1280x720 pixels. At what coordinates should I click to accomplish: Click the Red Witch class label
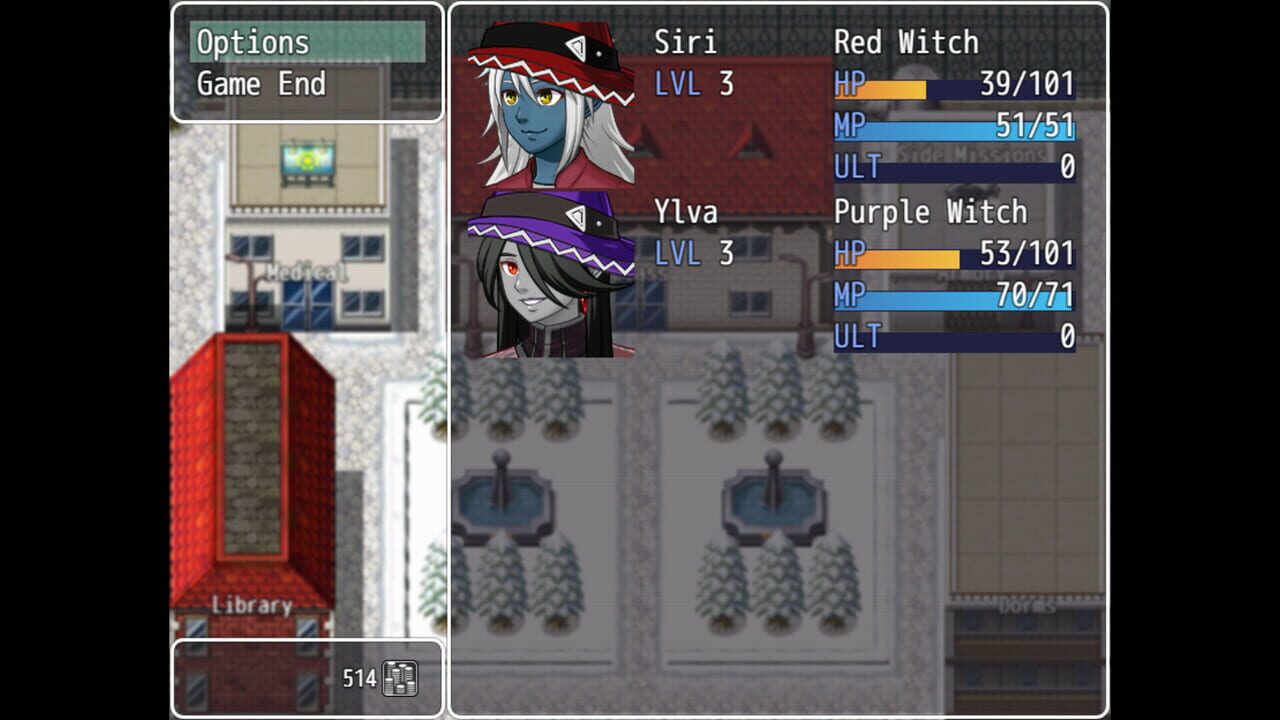(x=909, y=42)
